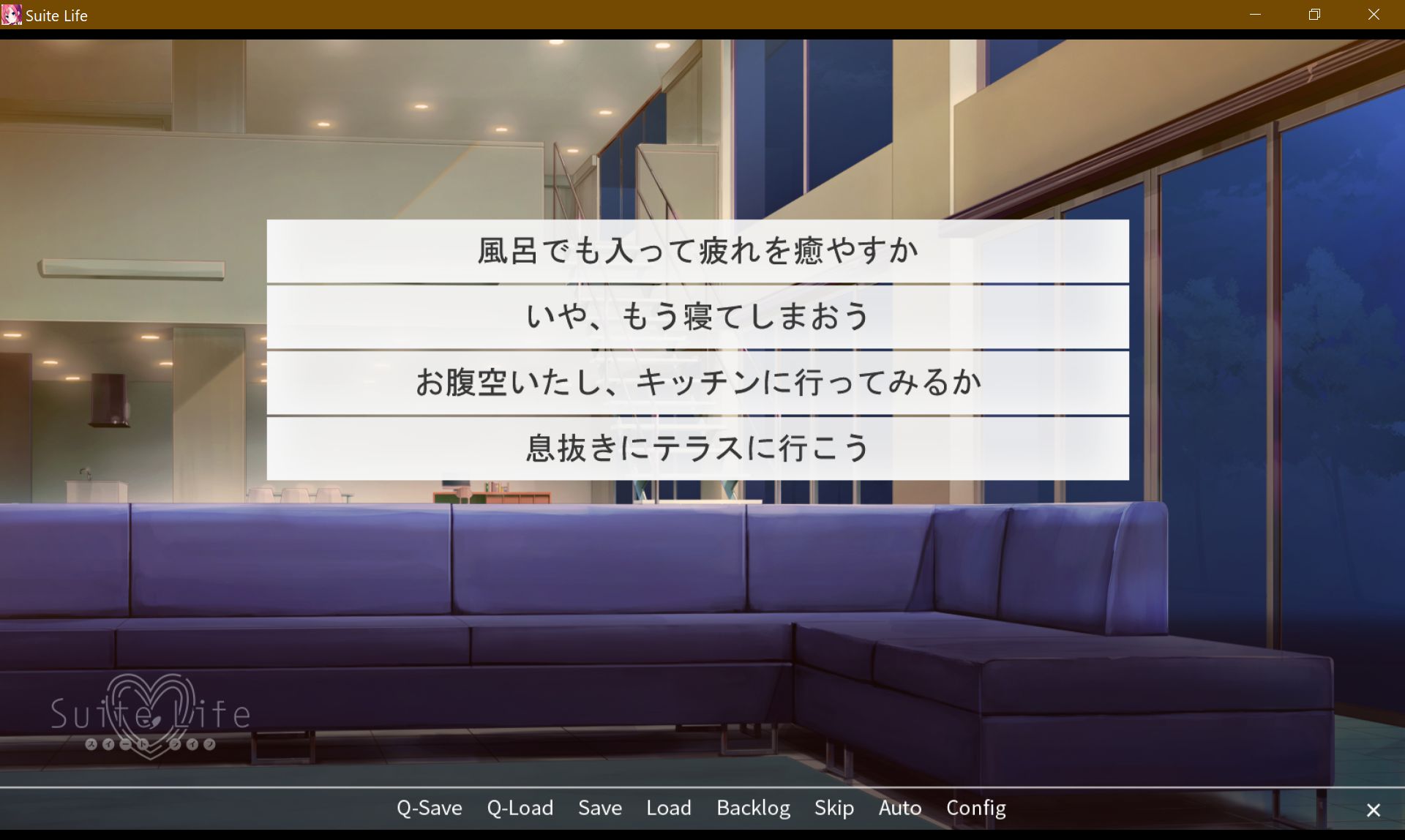Pick the option to visit the kitchen
Image resolution: width=1405 pixels, height=840 pixels.
pyautogui.click(x=697, y=381)
